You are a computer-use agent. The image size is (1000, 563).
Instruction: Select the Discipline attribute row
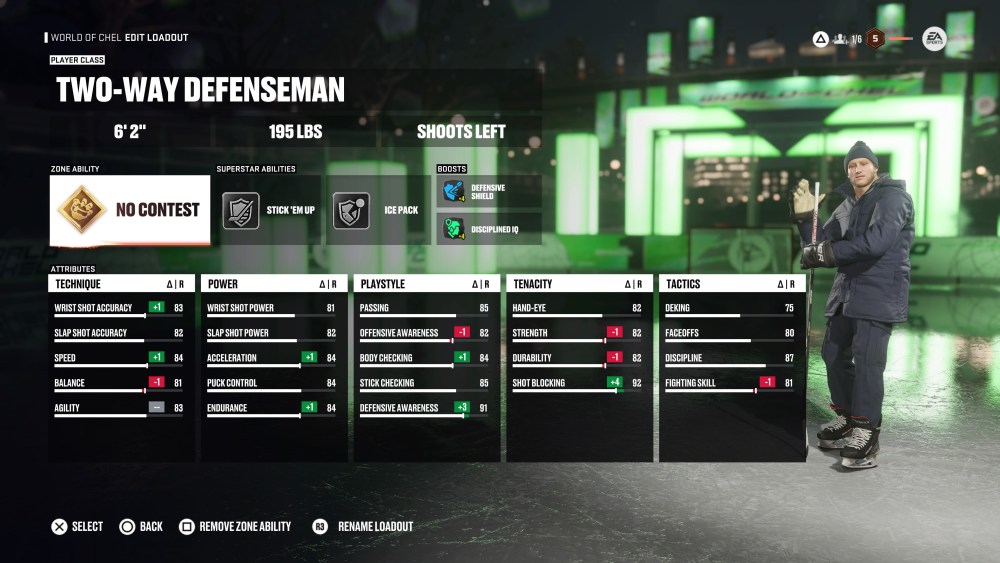click(x=731, y=359)
